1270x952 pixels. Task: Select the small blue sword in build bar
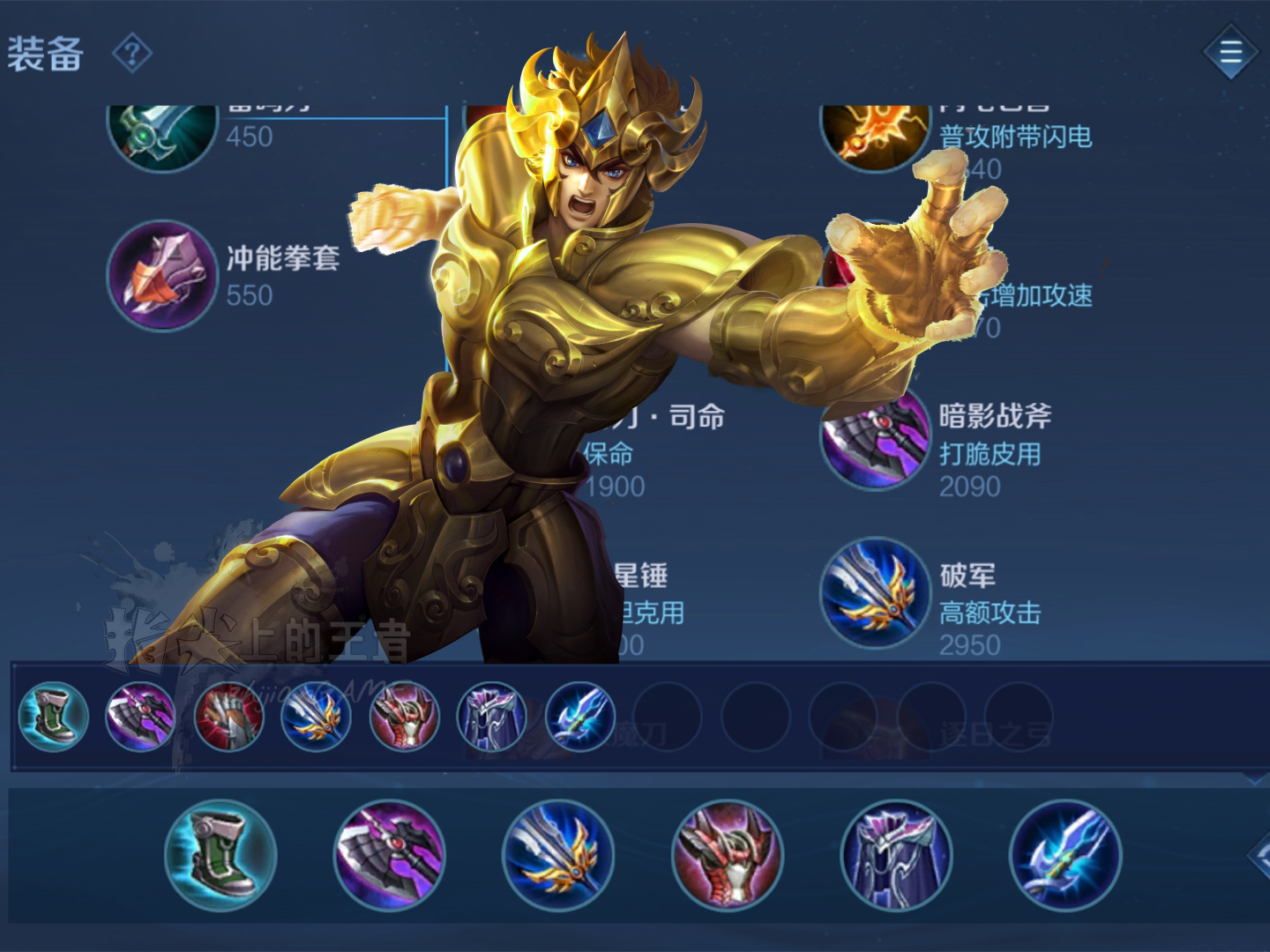click(579, 716)
